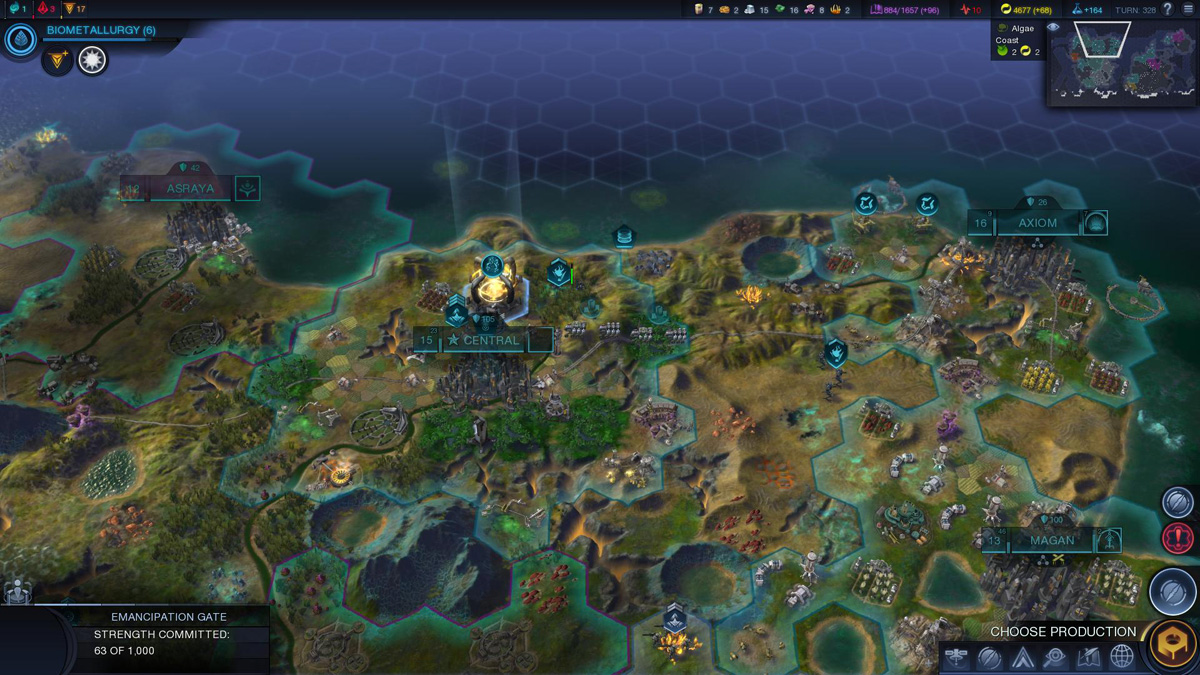Image resolution: width=1200 pixels, height=675 pixels.
Task: Select the Axiom city banner
Action: (x=1037, y=223)
